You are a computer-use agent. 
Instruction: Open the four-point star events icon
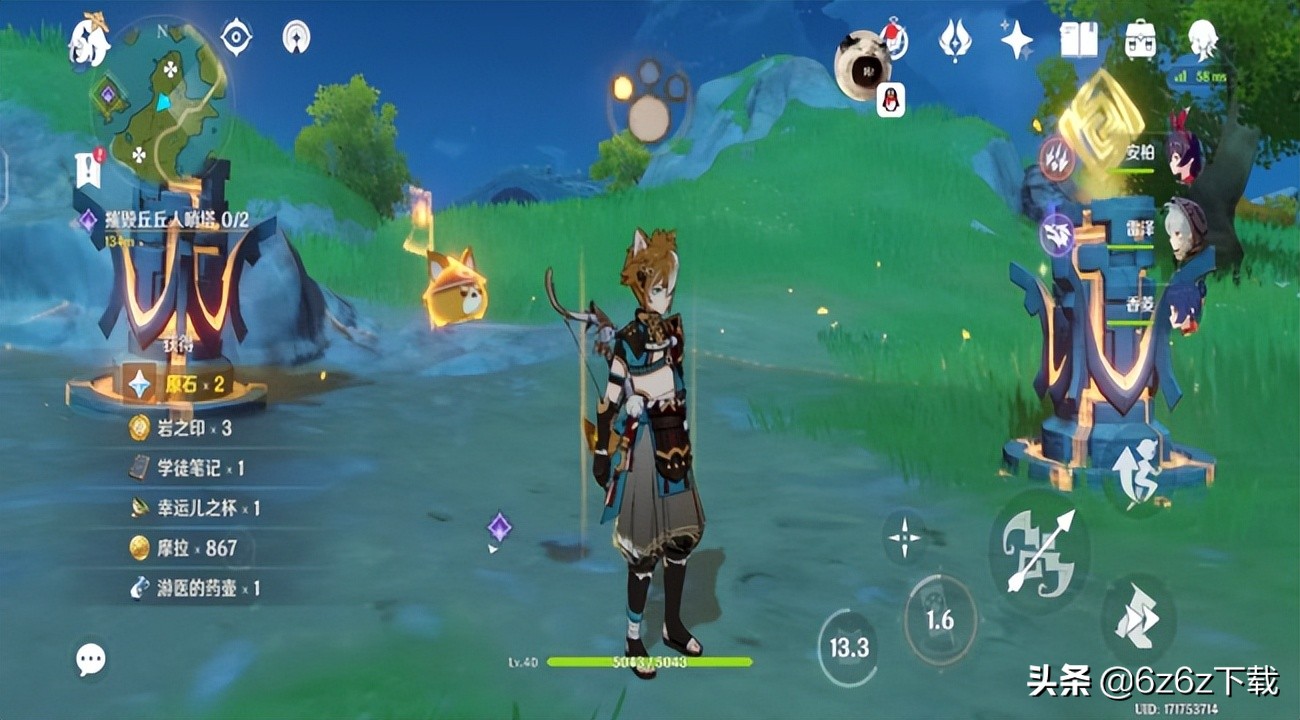tap(1017, 41)
